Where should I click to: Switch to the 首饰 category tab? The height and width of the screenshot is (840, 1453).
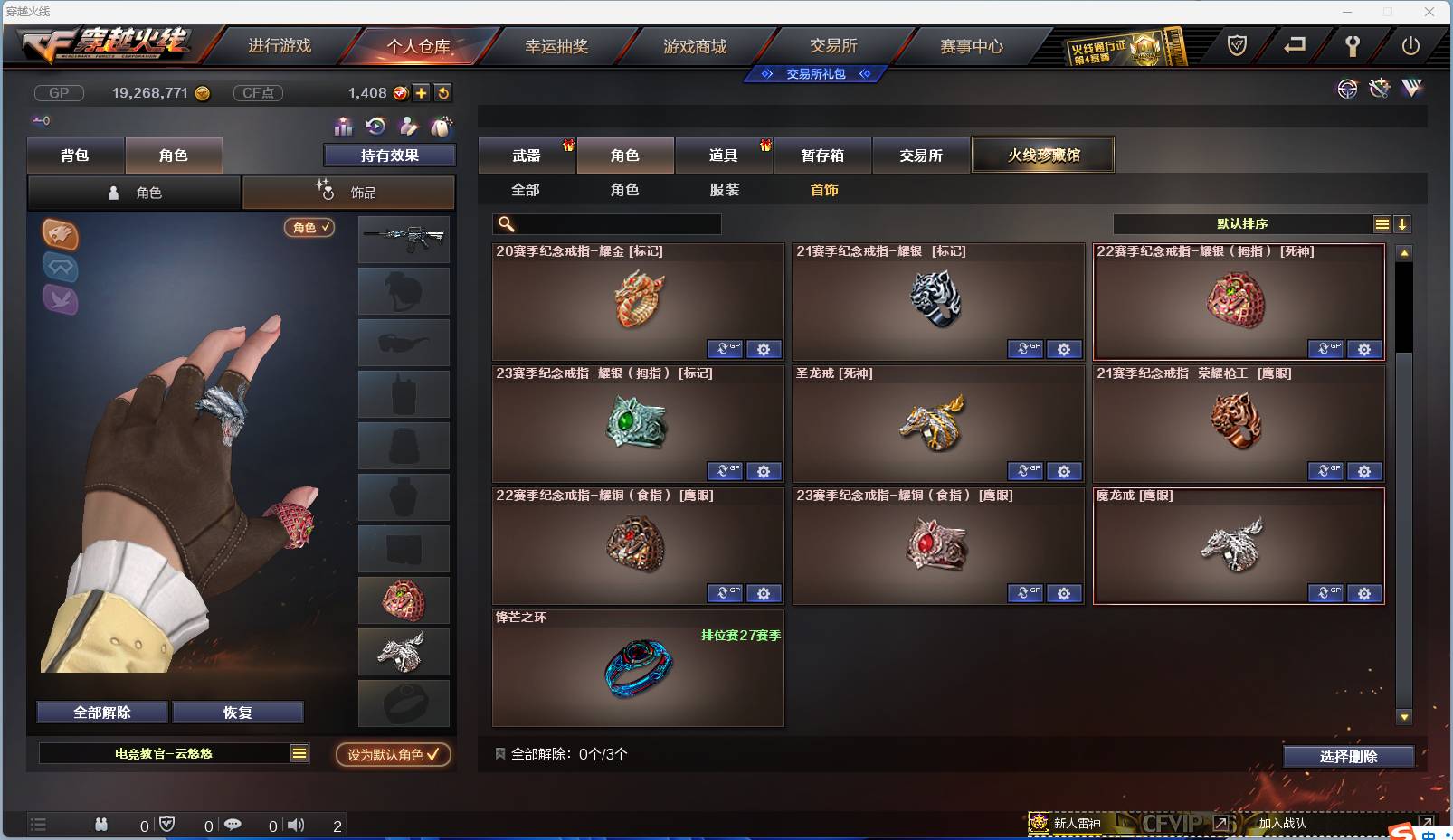pos(824,190)
